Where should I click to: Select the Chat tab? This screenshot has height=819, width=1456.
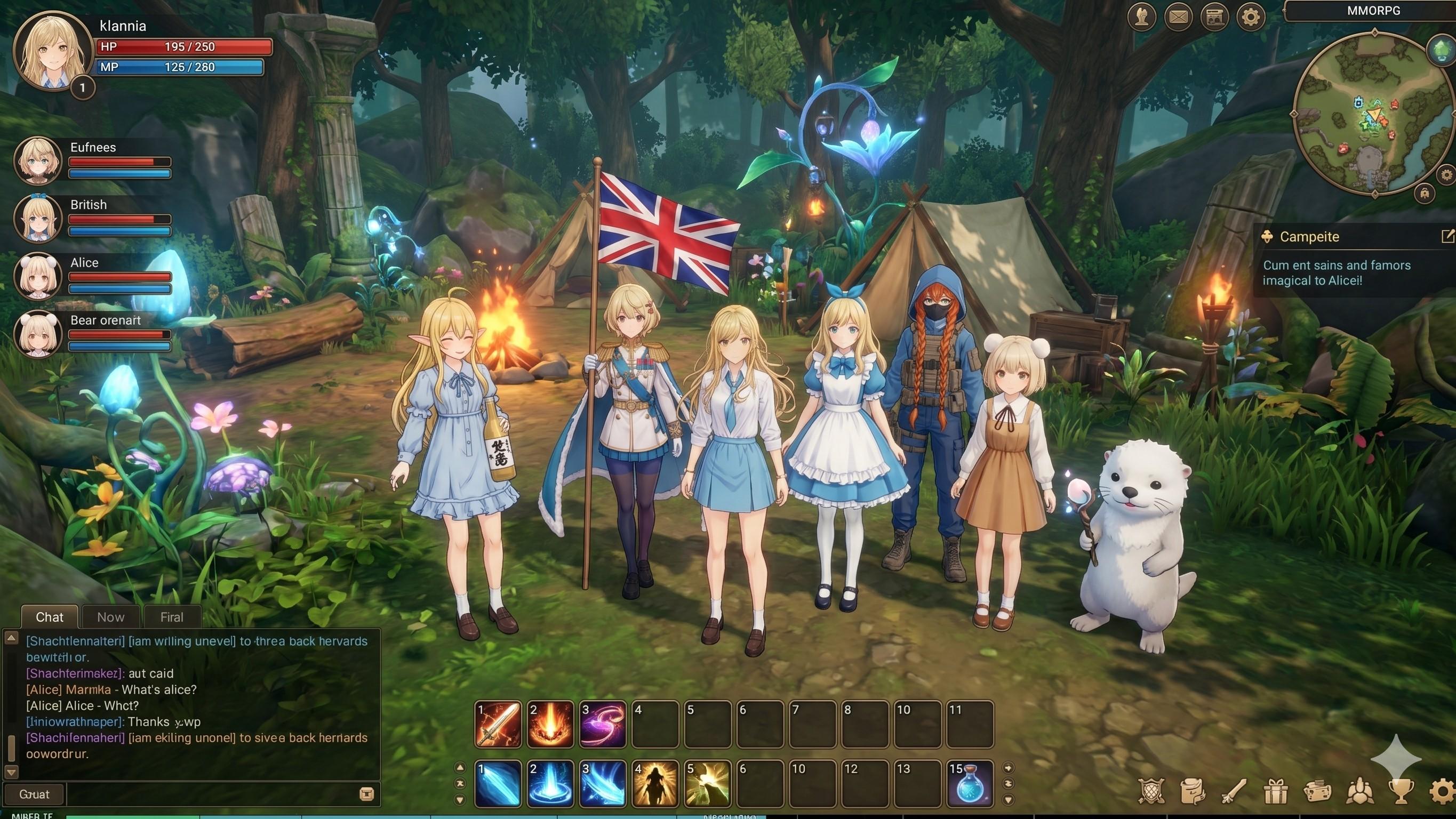click(50, 617)
